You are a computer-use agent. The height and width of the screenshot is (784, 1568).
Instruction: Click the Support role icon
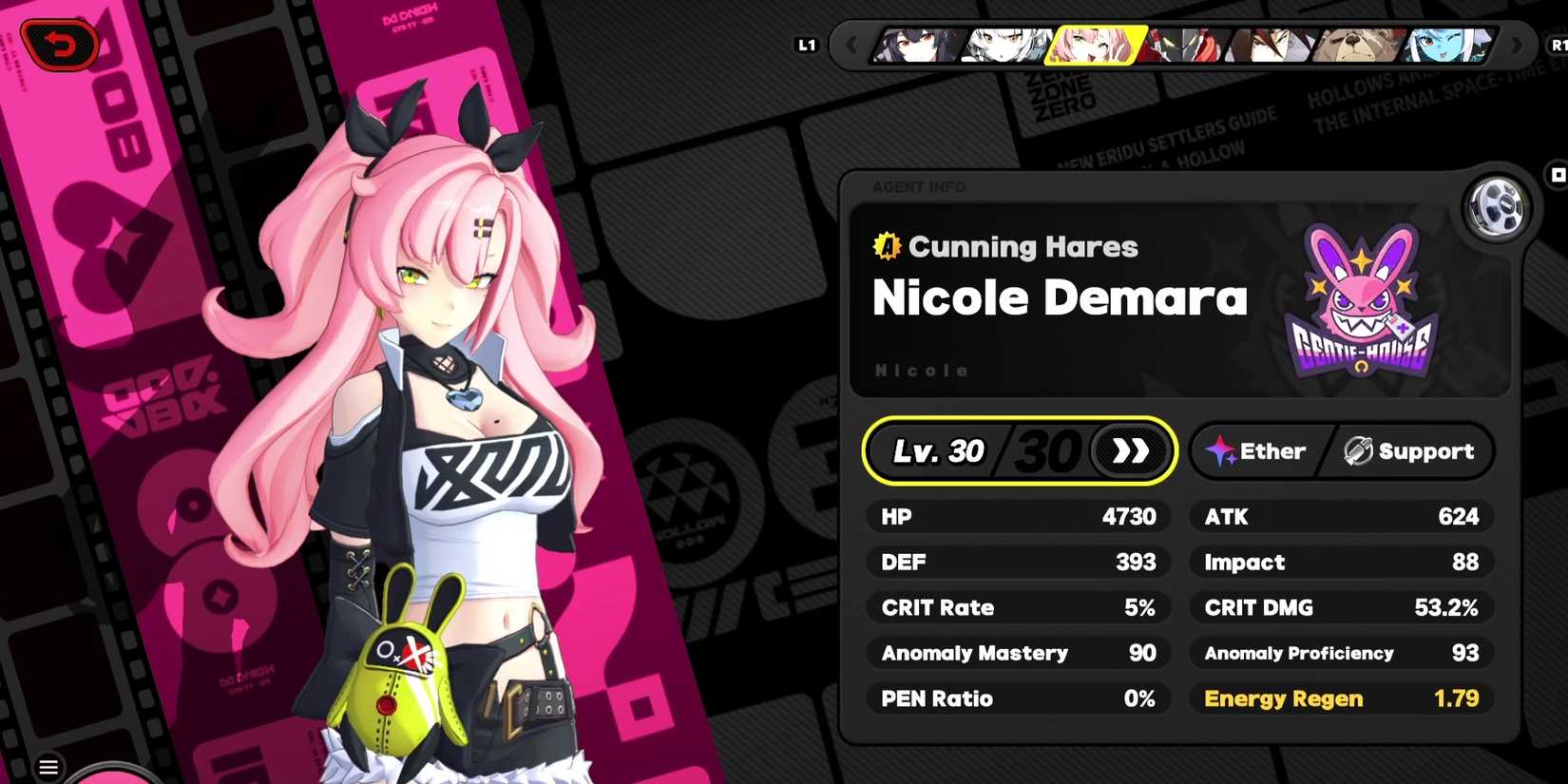coord(1357,451)
